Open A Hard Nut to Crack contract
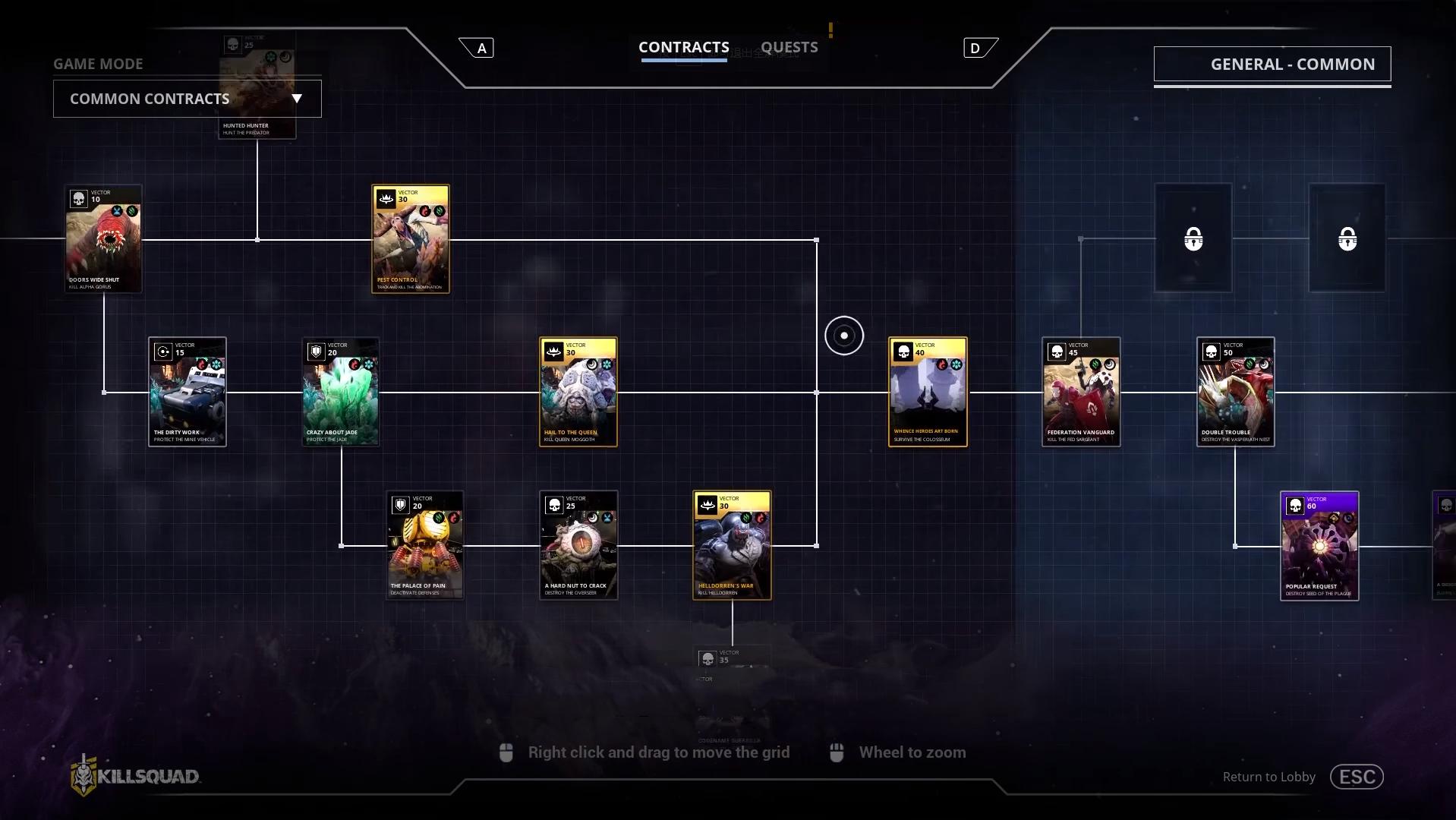The image size is (1456, 820). (578, 545)
